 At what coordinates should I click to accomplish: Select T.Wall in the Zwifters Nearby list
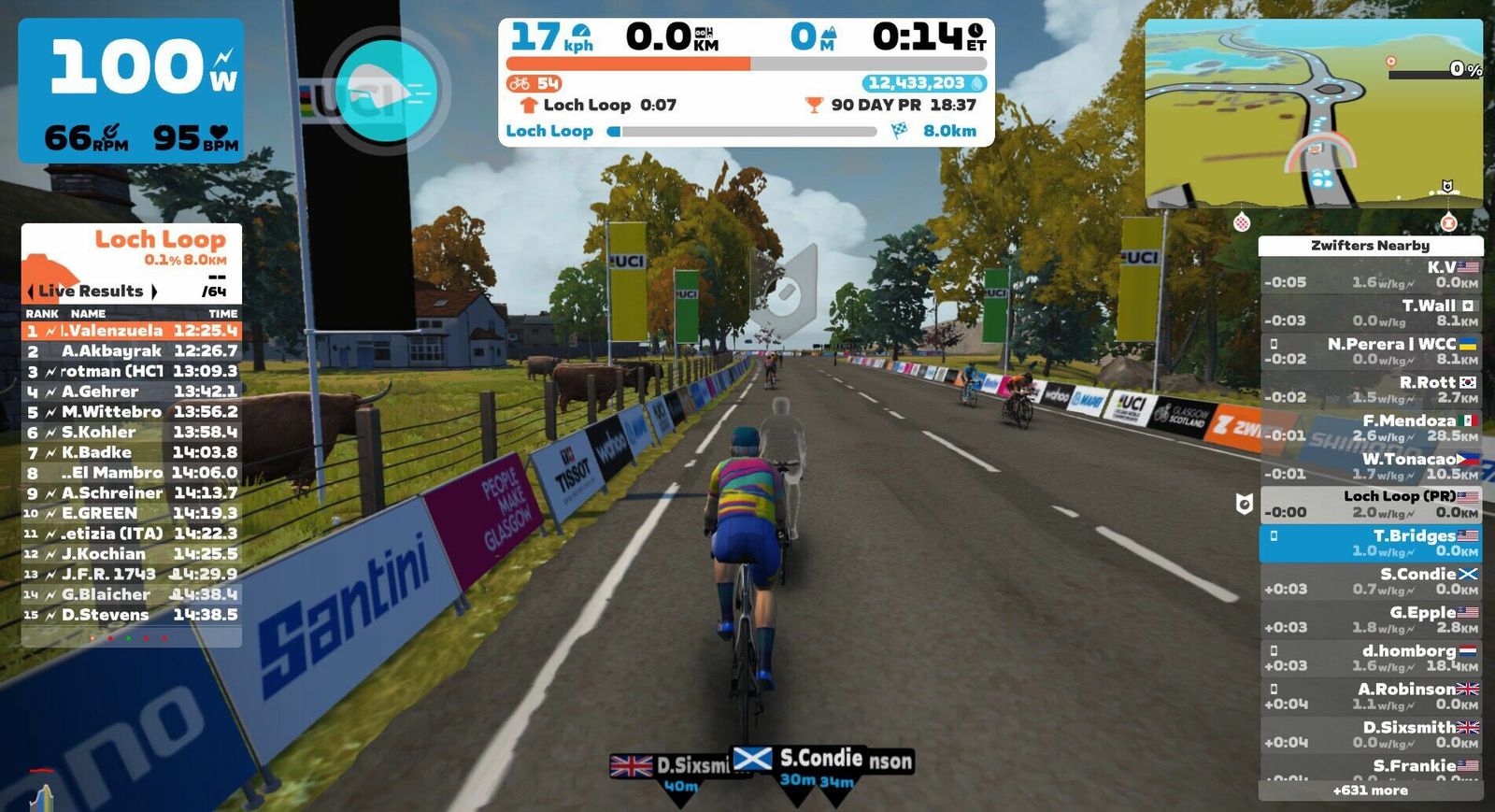pos(1371,313)
